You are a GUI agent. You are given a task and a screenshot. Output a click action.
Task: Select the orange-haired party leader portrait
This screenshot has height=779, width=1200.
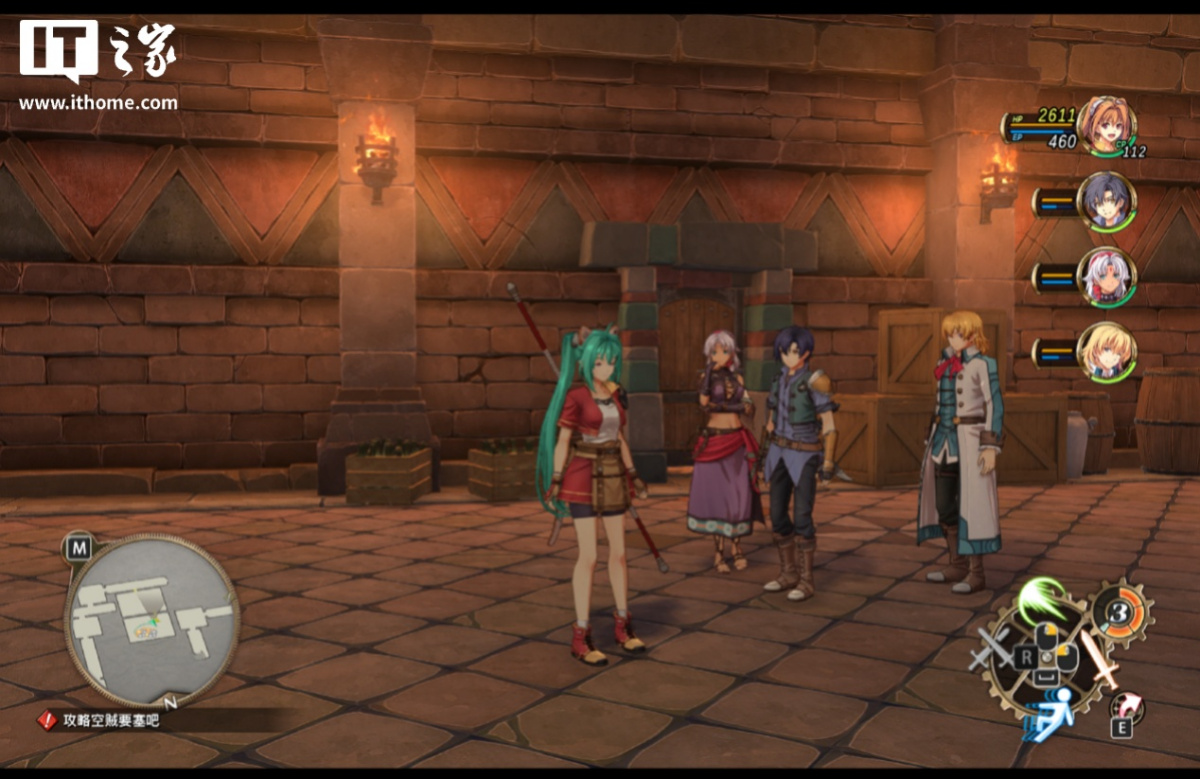(x=1105, y=124)
